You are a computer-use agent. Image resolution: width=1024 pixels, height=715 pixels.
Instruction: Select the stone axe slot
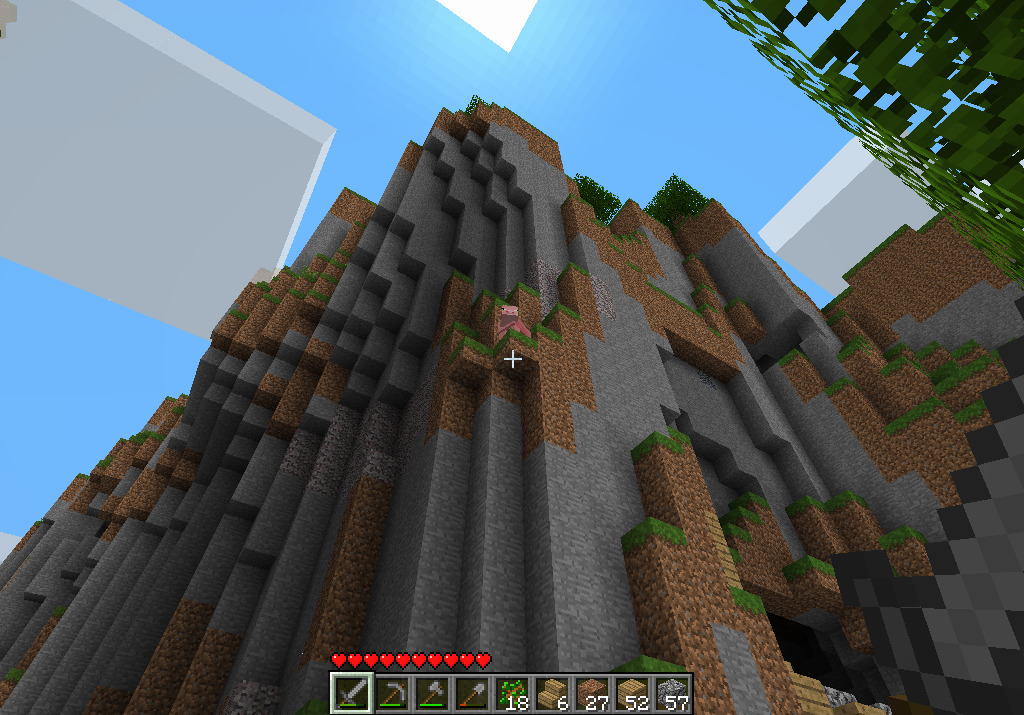click(432, 693)
